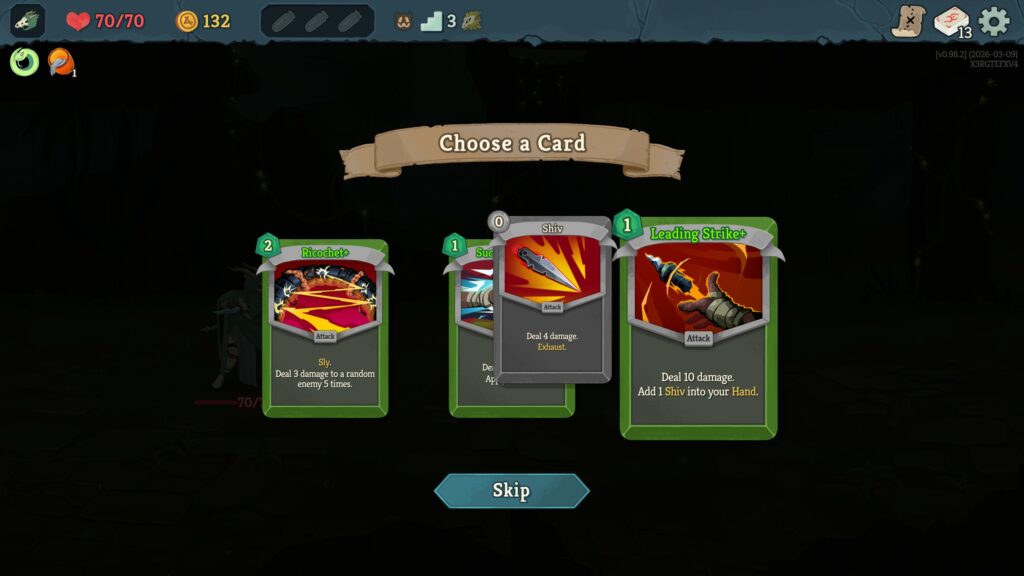This screenshot has height=576, width=1024.
Task: View the deck of 13 cards
Action: 951,21
